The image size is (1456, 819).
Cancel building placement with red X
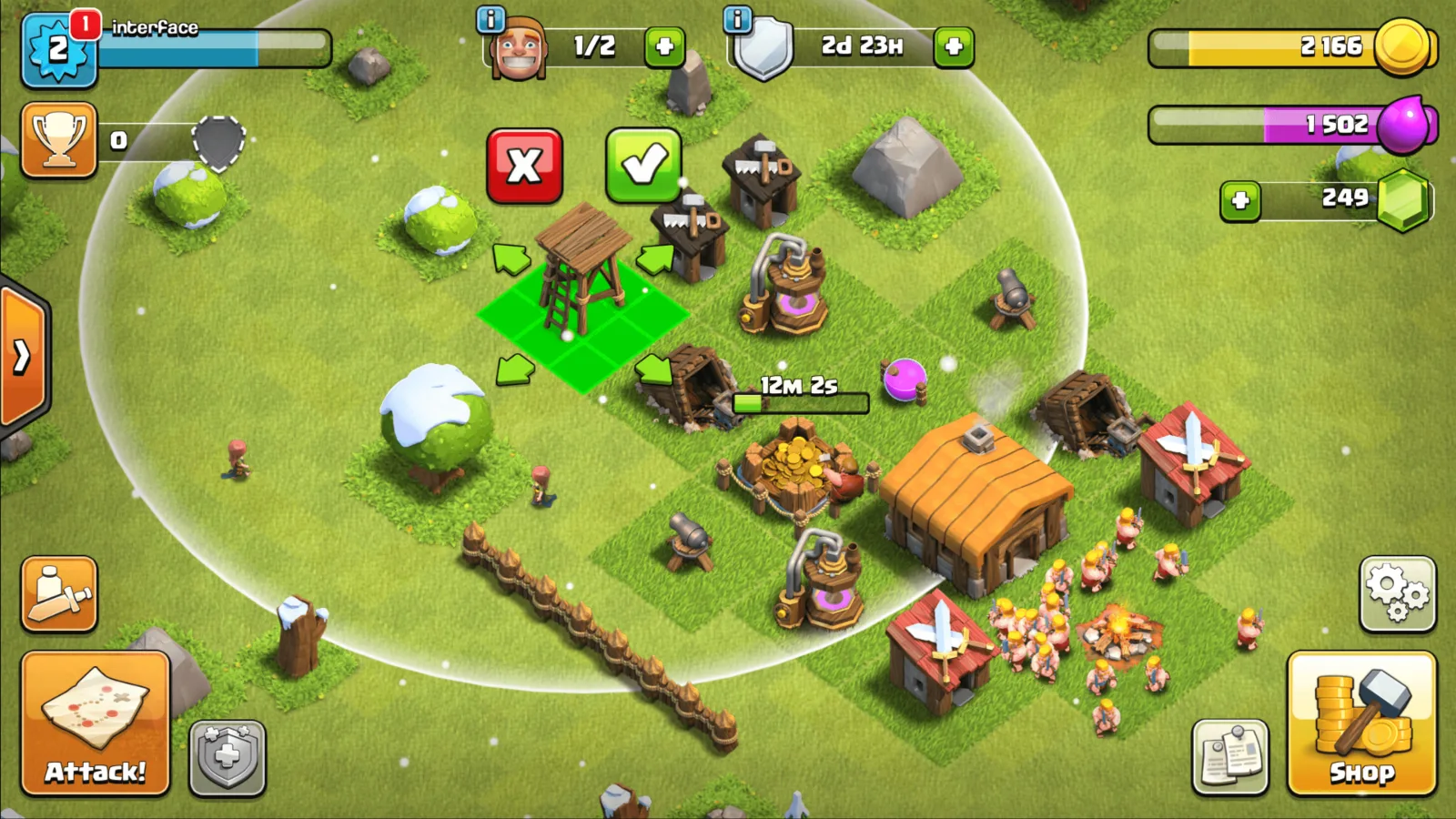coord(526,167)
